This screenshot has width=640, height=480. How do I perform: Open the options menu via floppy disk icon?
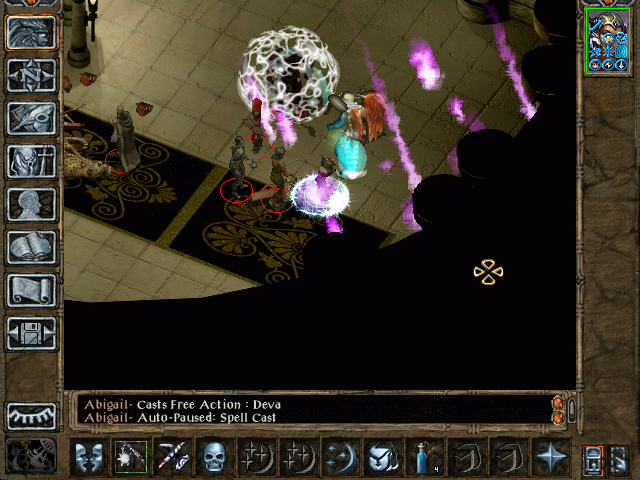click(32, 333)
